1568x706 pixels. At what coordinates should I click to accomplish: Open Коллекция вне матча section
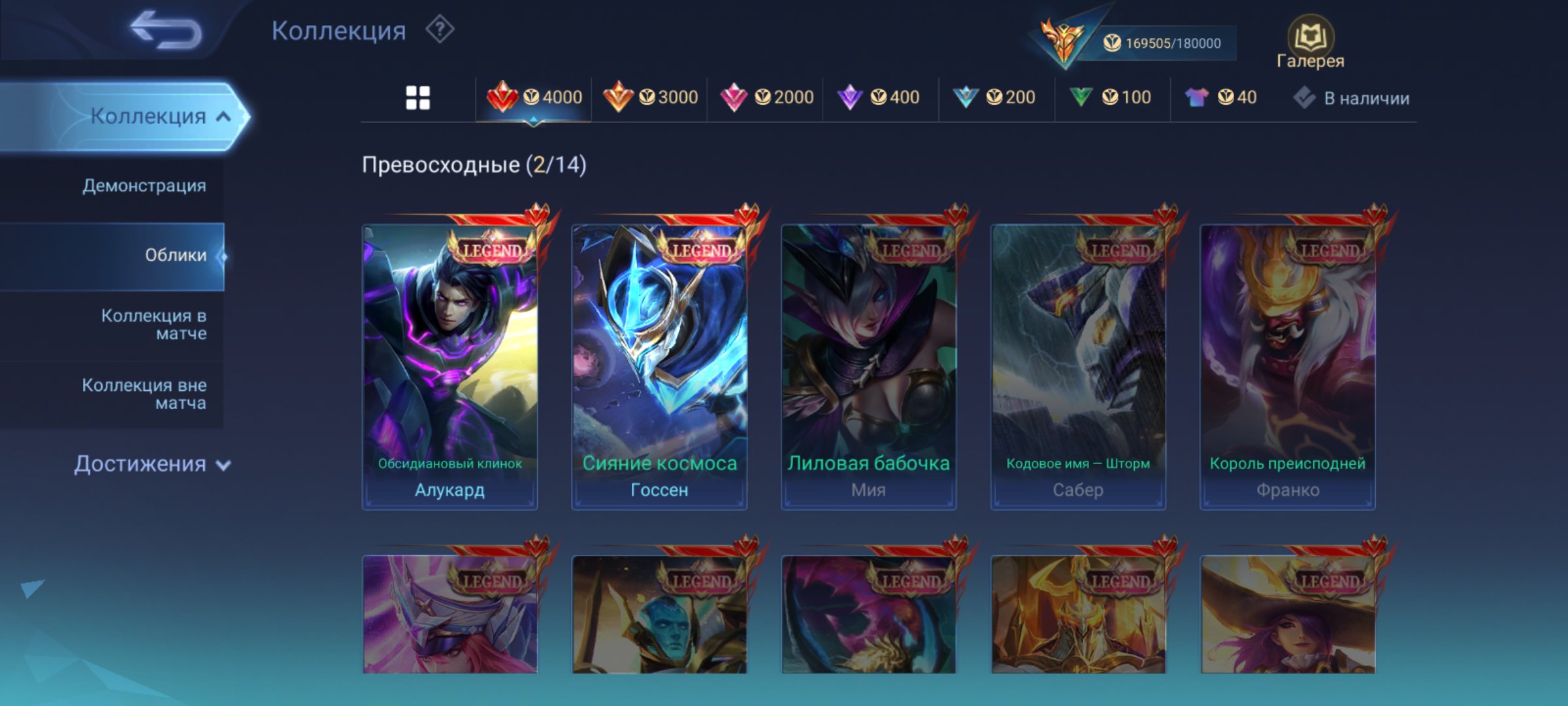click(x=144, y=394)
